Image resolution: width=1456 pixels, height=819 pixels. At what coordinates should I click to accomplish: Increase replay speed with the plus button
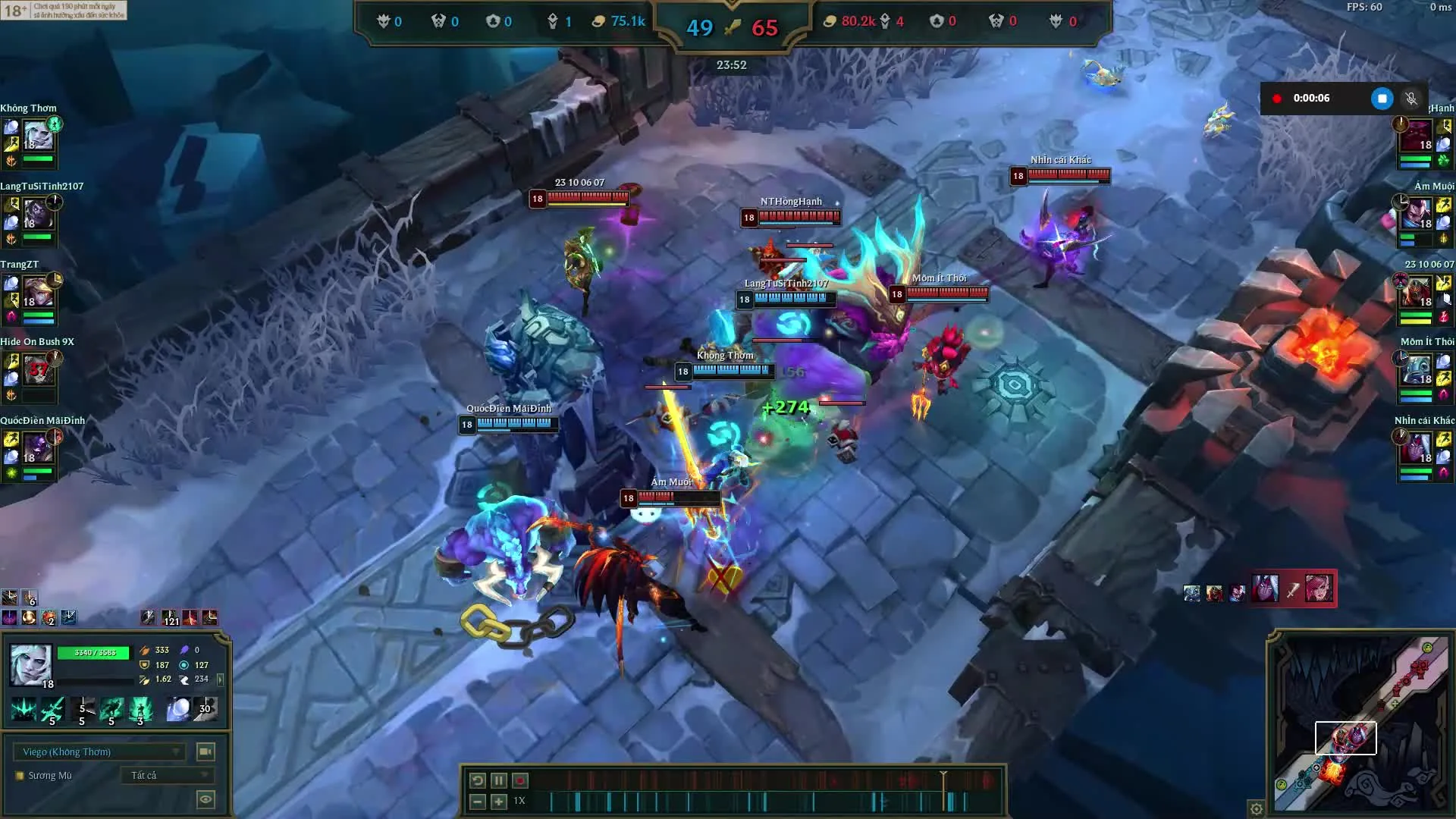click(497, 801)
